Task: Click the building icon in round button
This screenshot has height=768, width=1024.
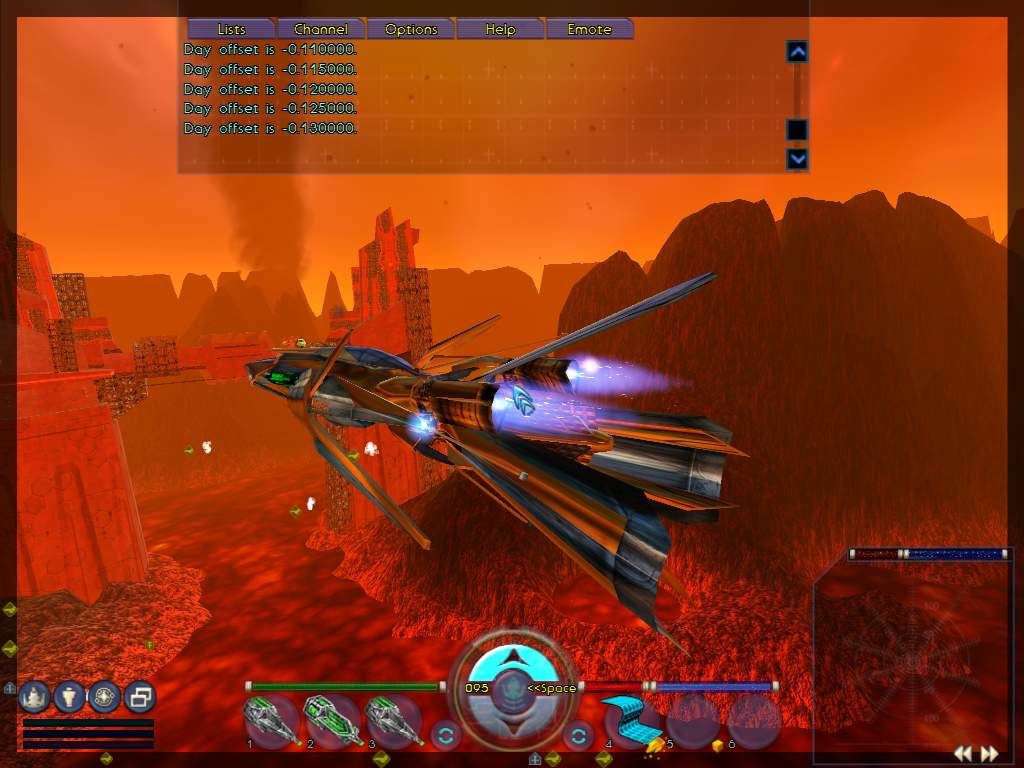Action: 35,696
